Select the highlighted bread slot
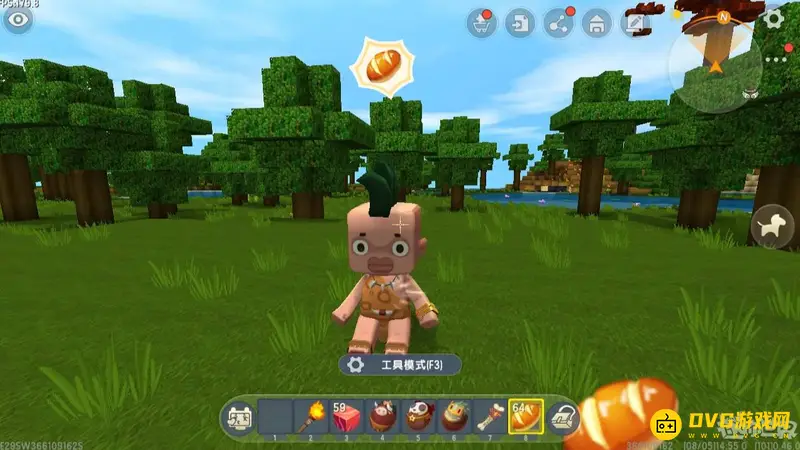Screen dimensions: 800x450 tap(526, 416)
